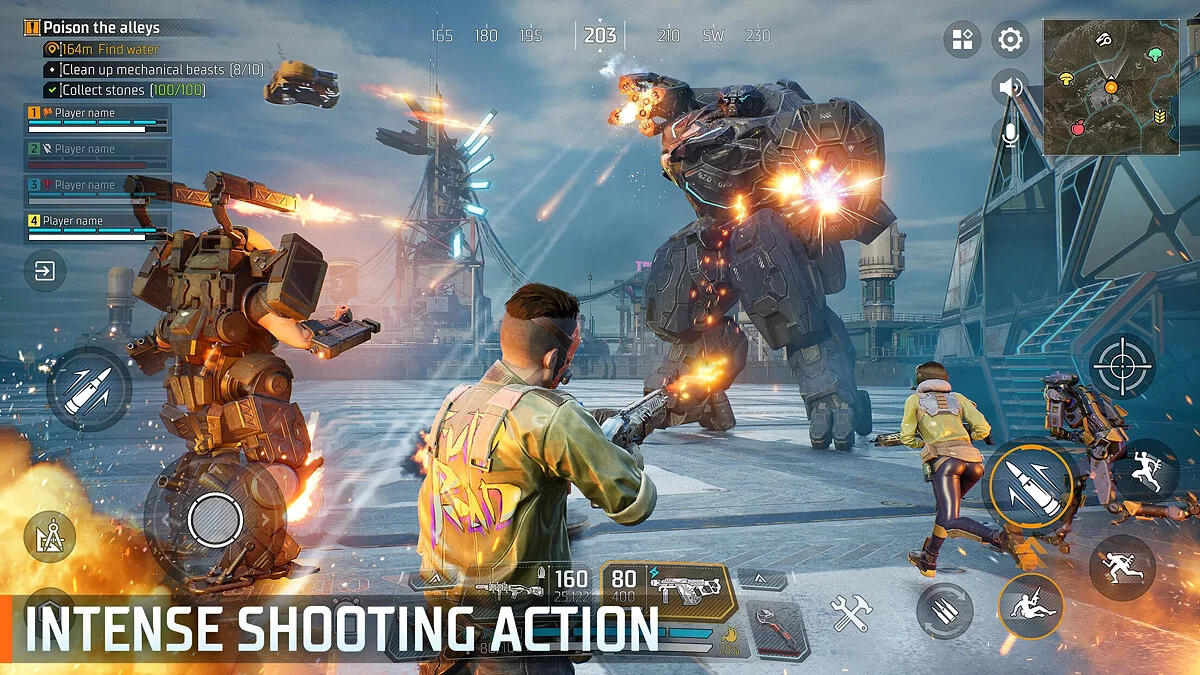Open the settings gear menu

(x=1010, y=40)
